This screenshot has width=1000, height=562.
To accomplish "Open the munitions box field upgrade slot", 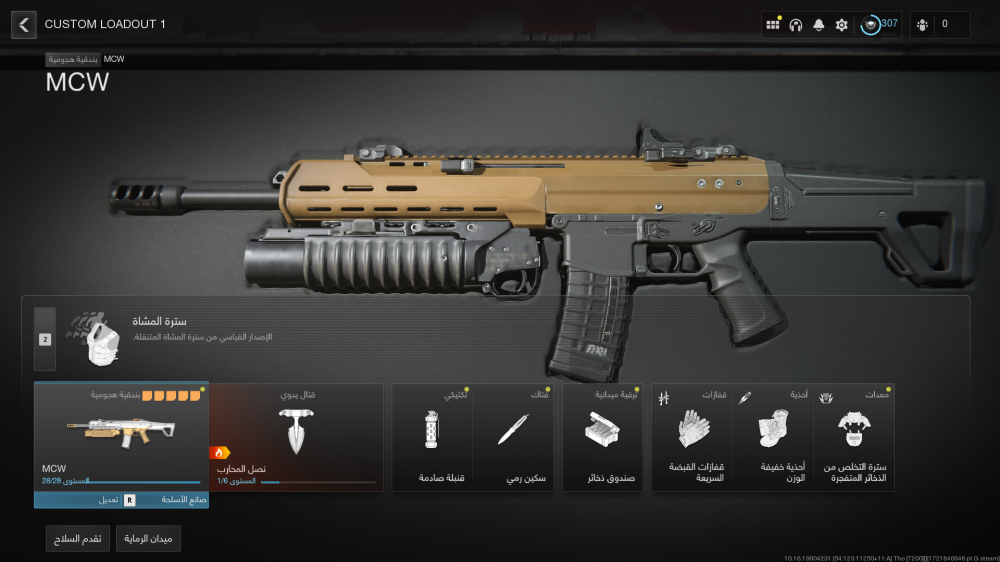I will click(x=603, y=437).
